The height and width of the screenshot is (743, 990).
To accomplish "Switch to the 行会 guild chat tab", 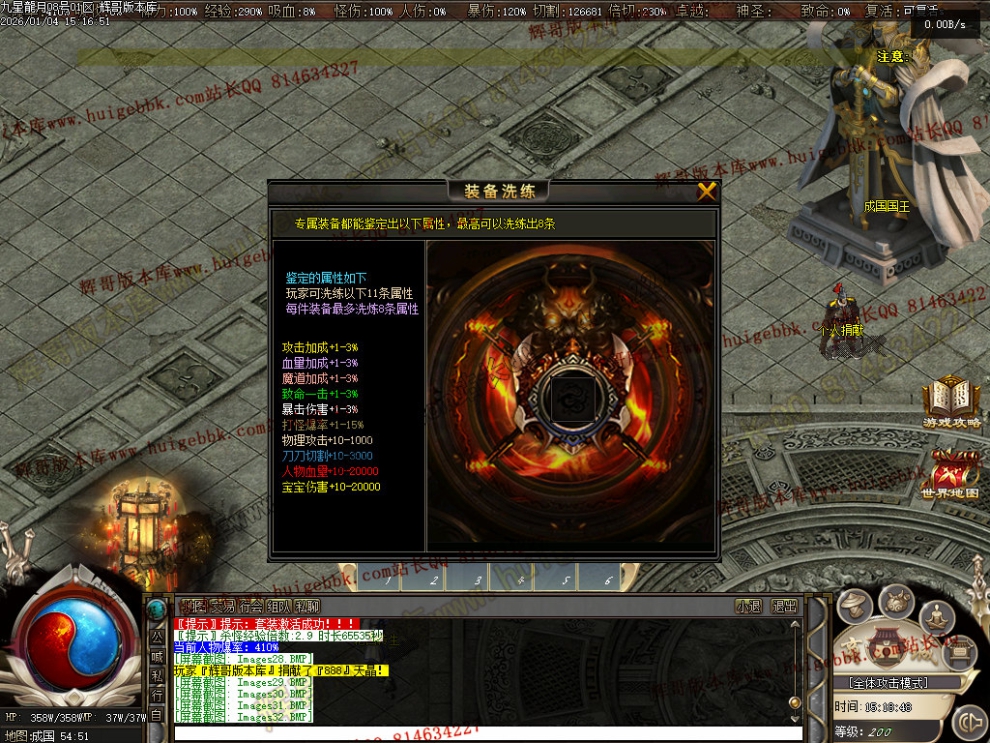I will coord(250,605).
